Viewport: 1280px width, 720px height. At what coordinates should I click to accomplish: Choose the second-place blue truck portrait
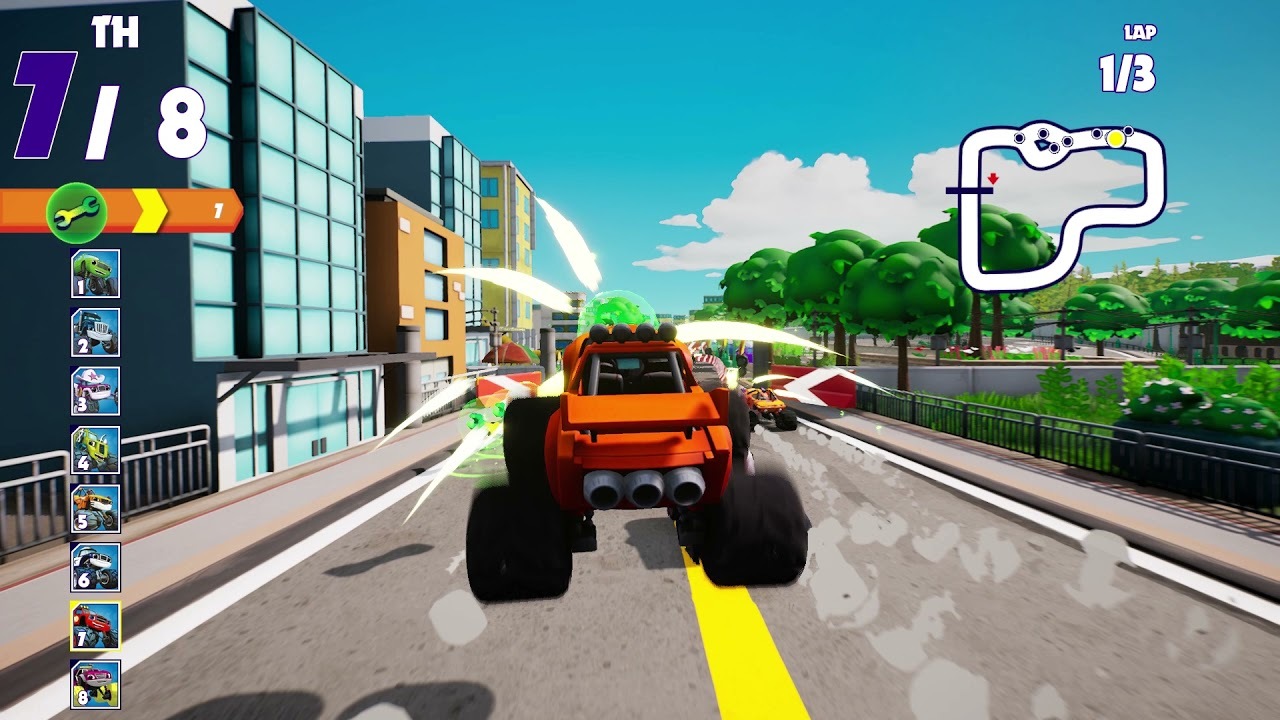(x=96, y=333)
